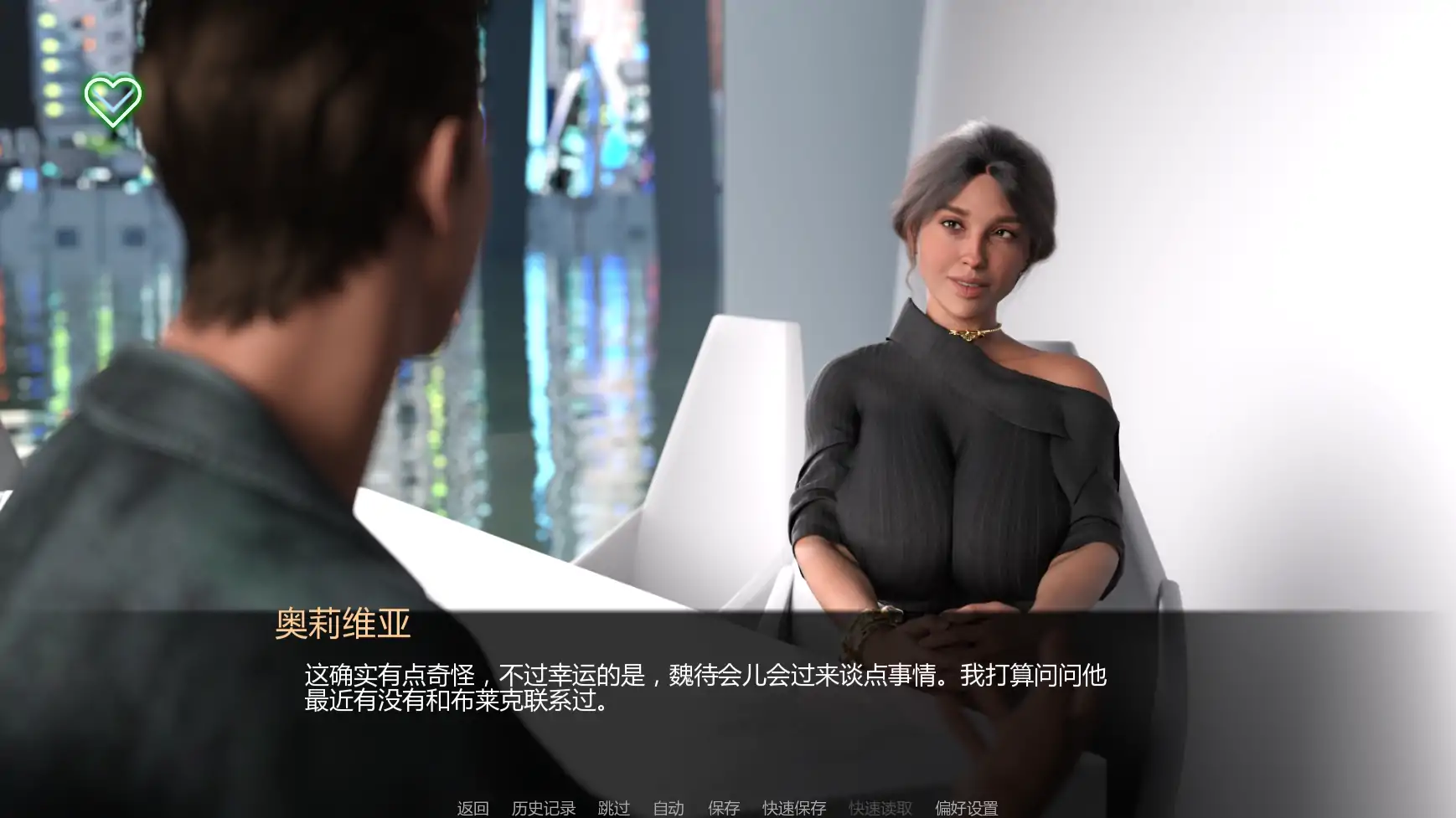Click 返回 to roll back the dialogue
Image resolution: width=1456 pixels, height=818 pixels.
click(472, 809)
